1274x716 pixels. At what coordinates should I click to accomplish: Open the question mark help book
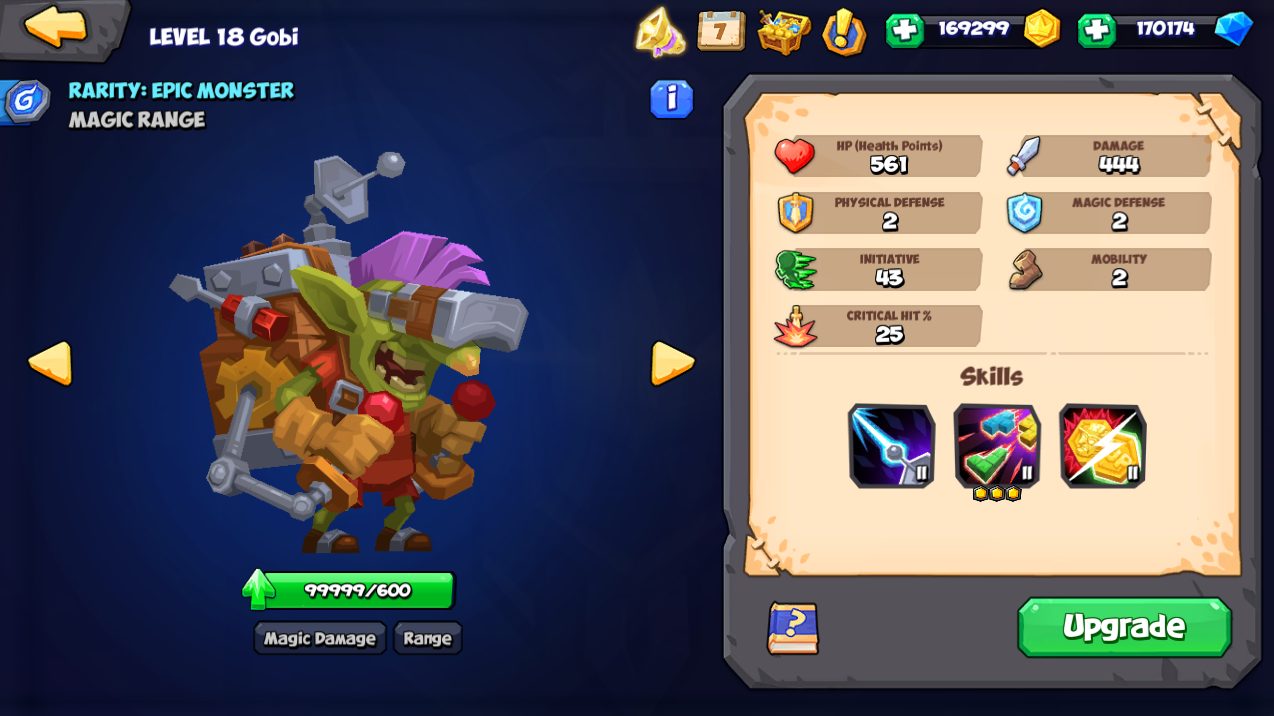[x=792, y=628]
